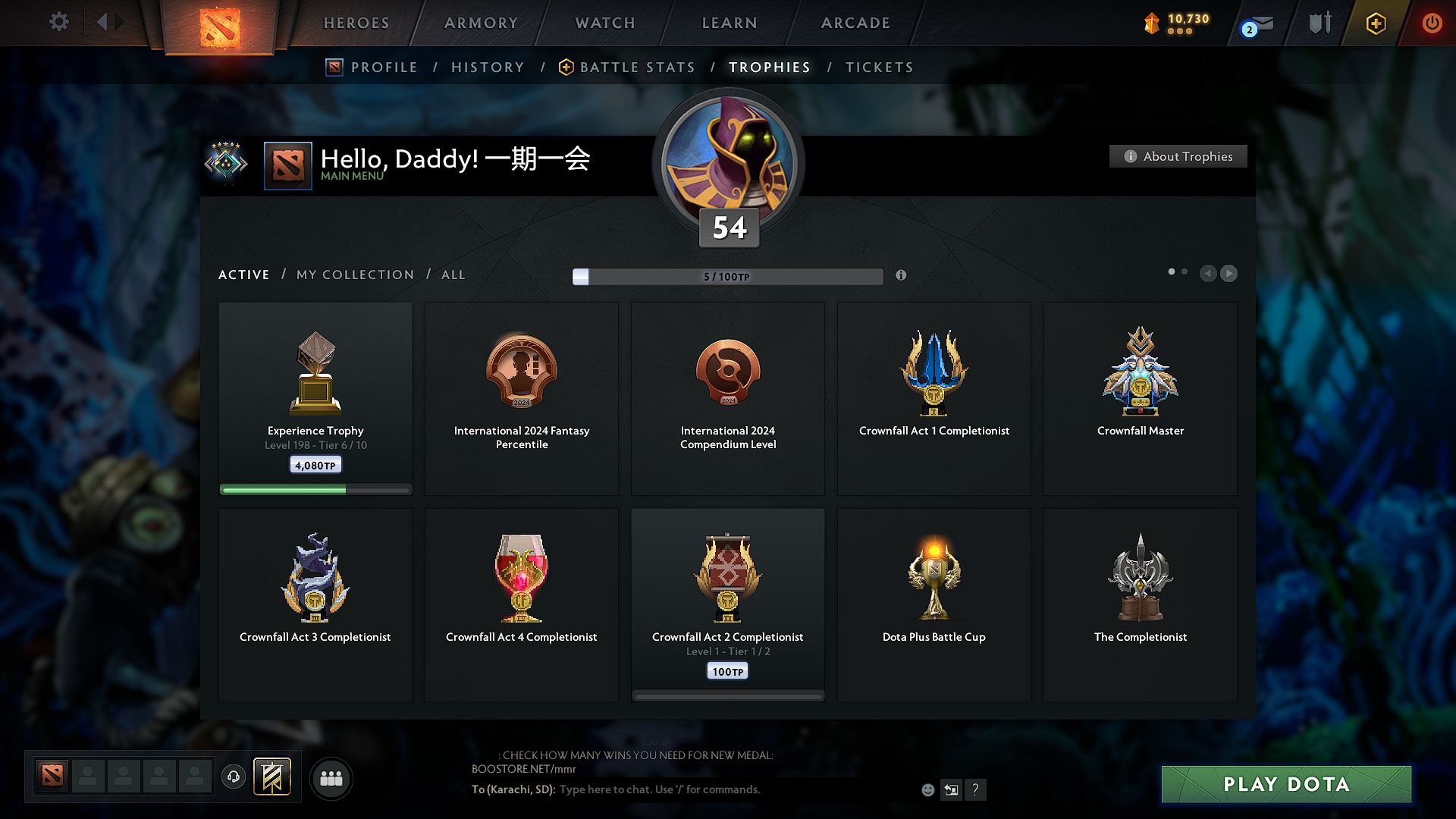Switch to the MY COLLECTION tab

354,275
